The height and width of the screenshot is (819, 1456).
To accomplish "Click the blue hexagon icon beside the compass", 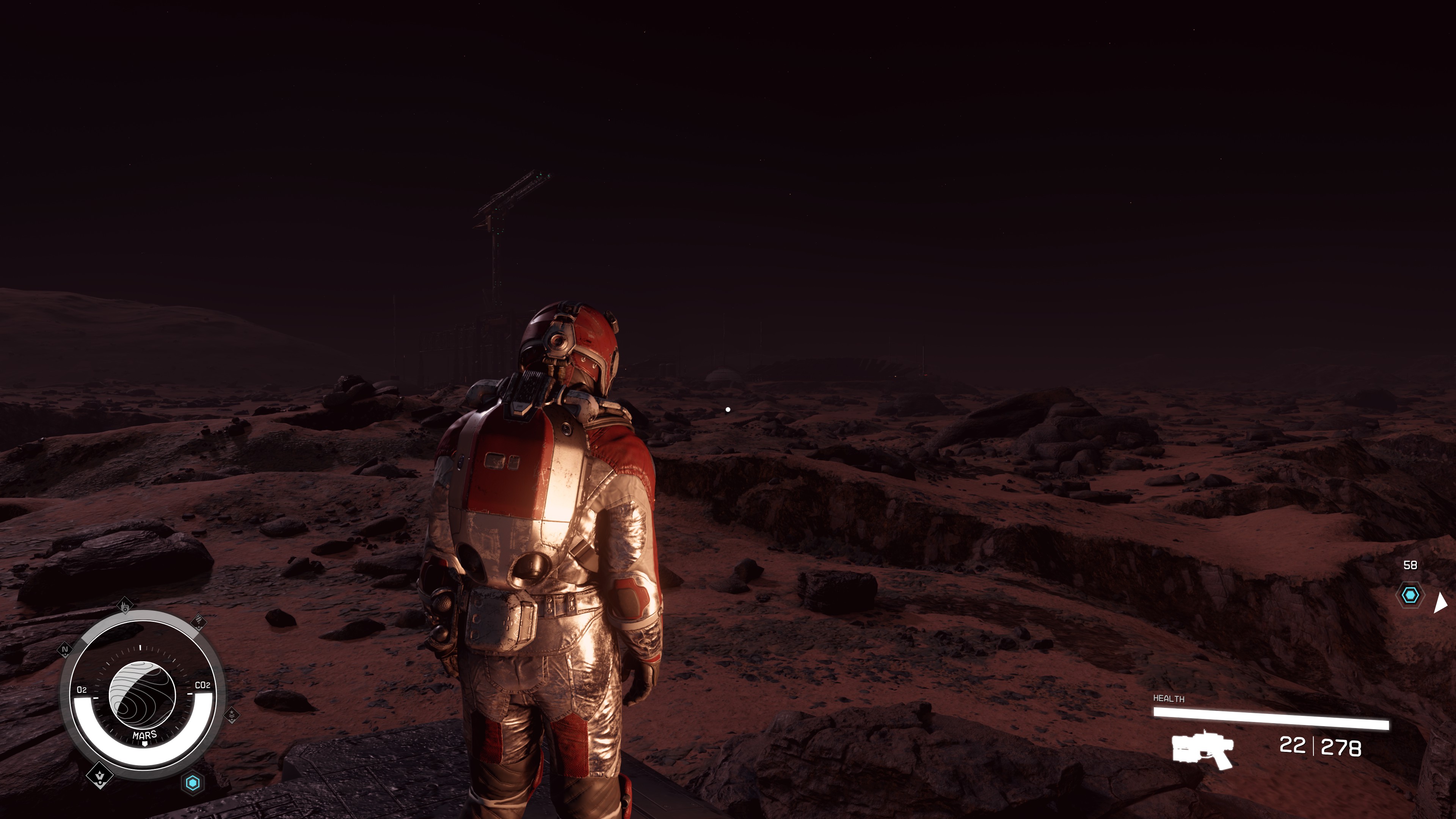I will (x=193, y=783).
